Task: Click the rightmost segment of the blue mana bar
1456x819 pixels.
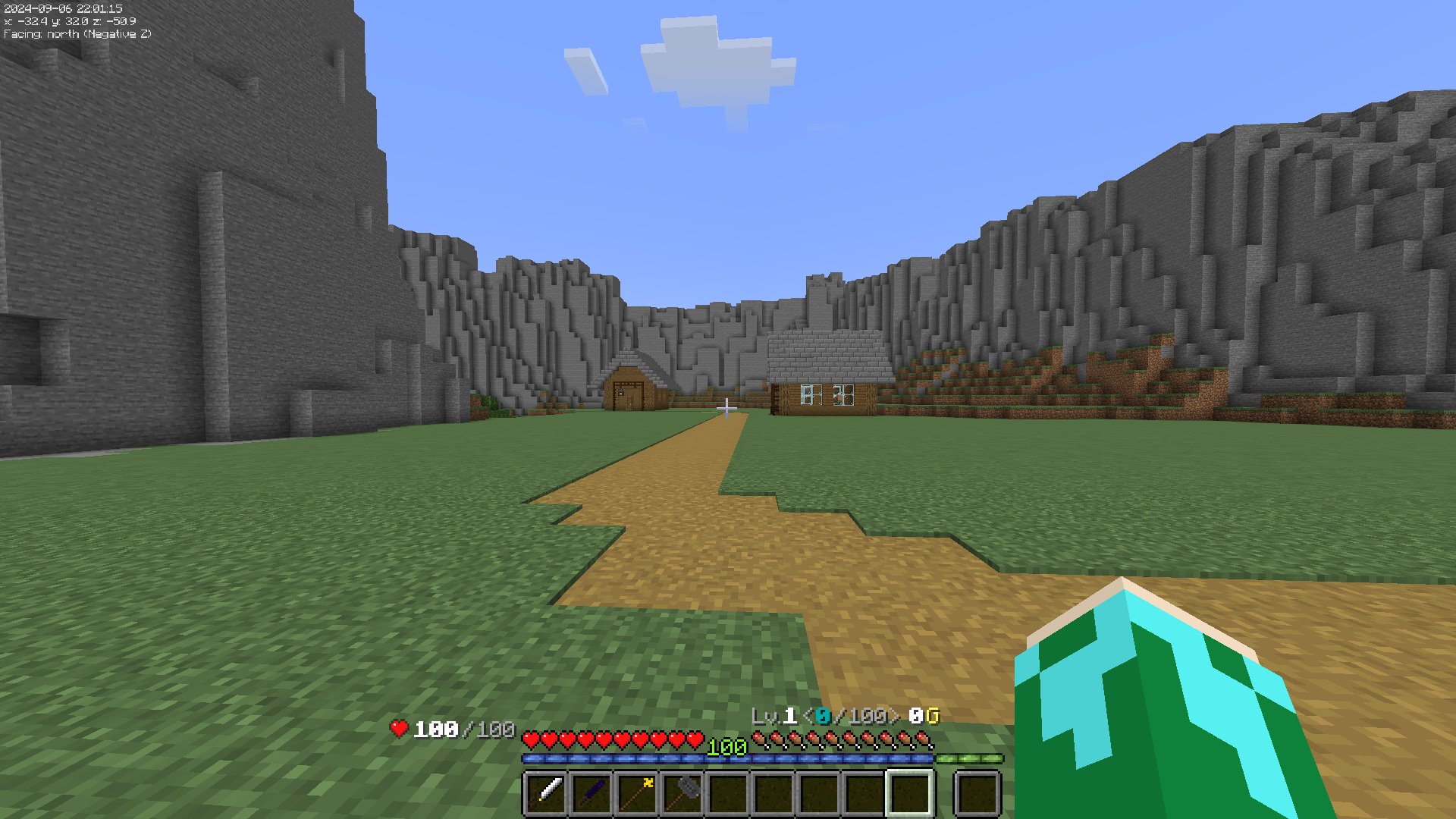Action: (921, 758)
